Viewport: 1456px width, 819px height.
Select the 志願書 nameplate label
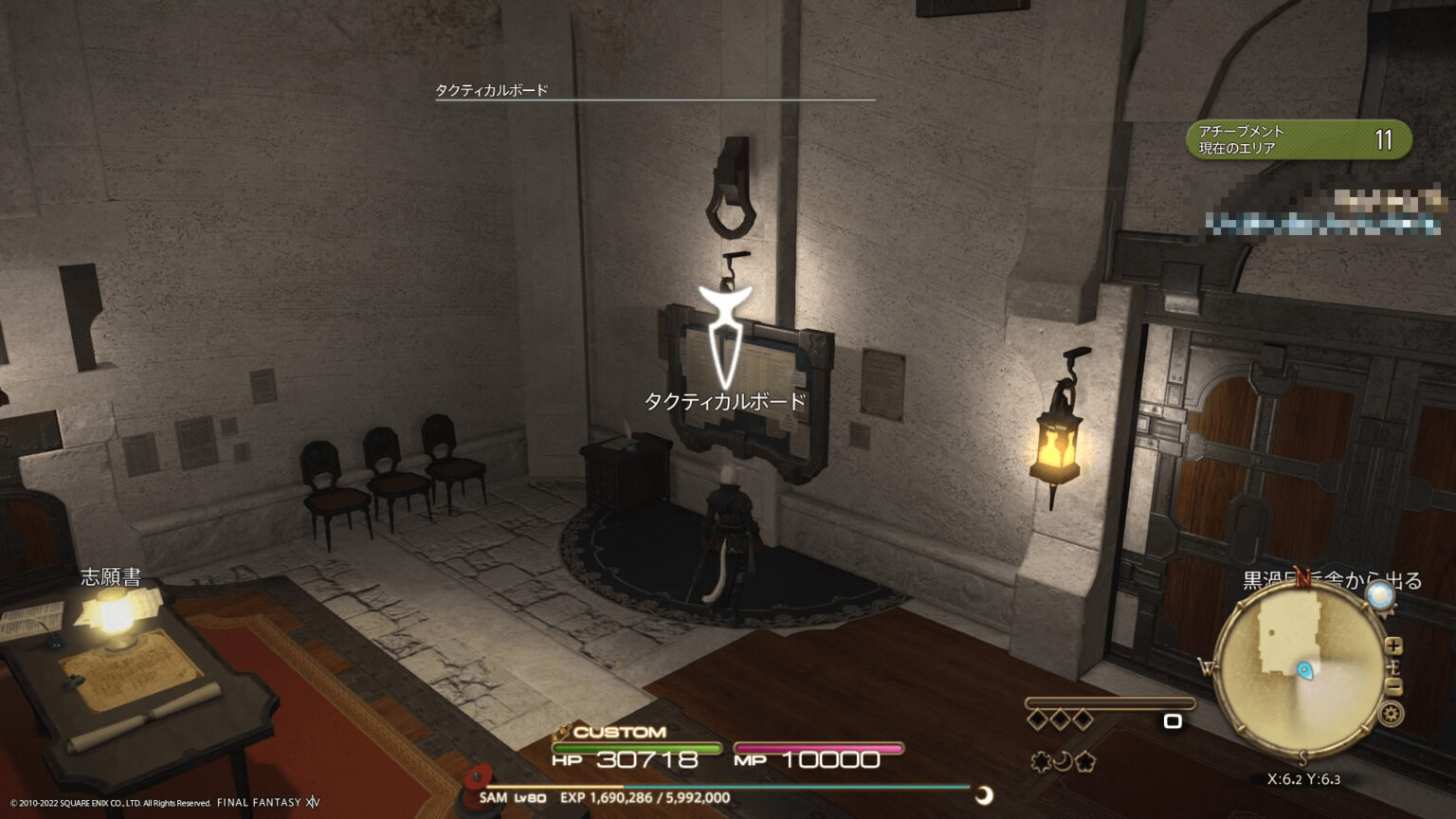coord(111,577)
